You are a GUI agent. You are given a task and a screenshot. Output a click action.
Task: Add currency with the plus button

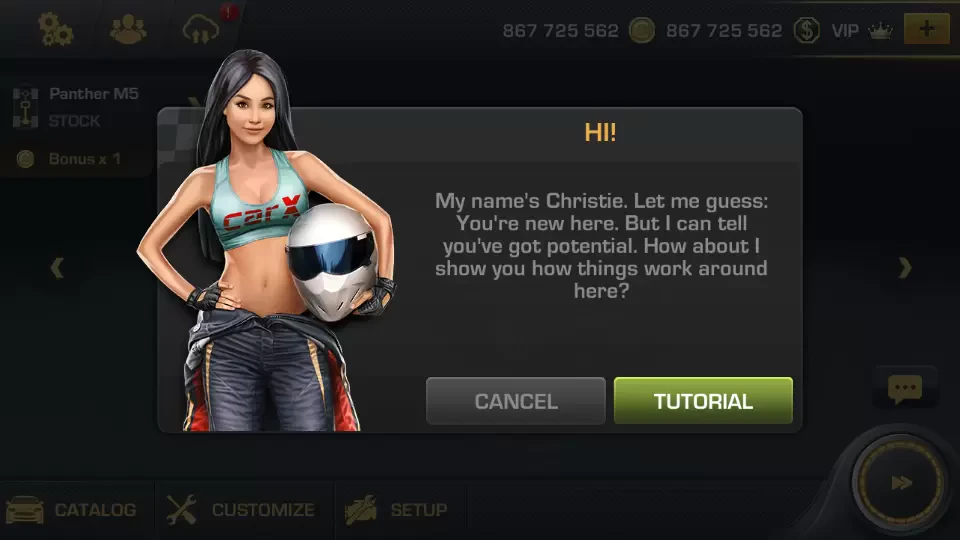pos(926,29)
